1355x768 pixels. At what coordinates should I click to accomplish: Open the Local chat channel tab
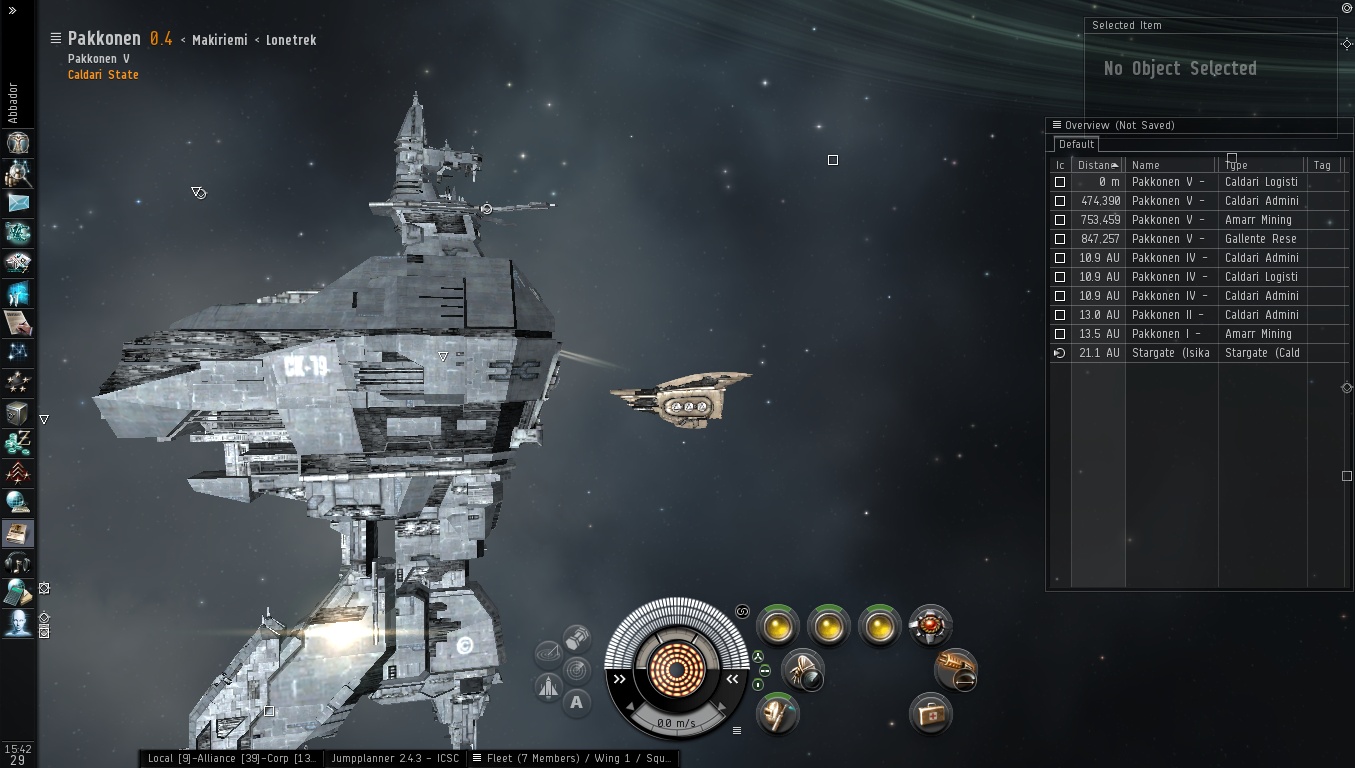click(x=231, y=758)
